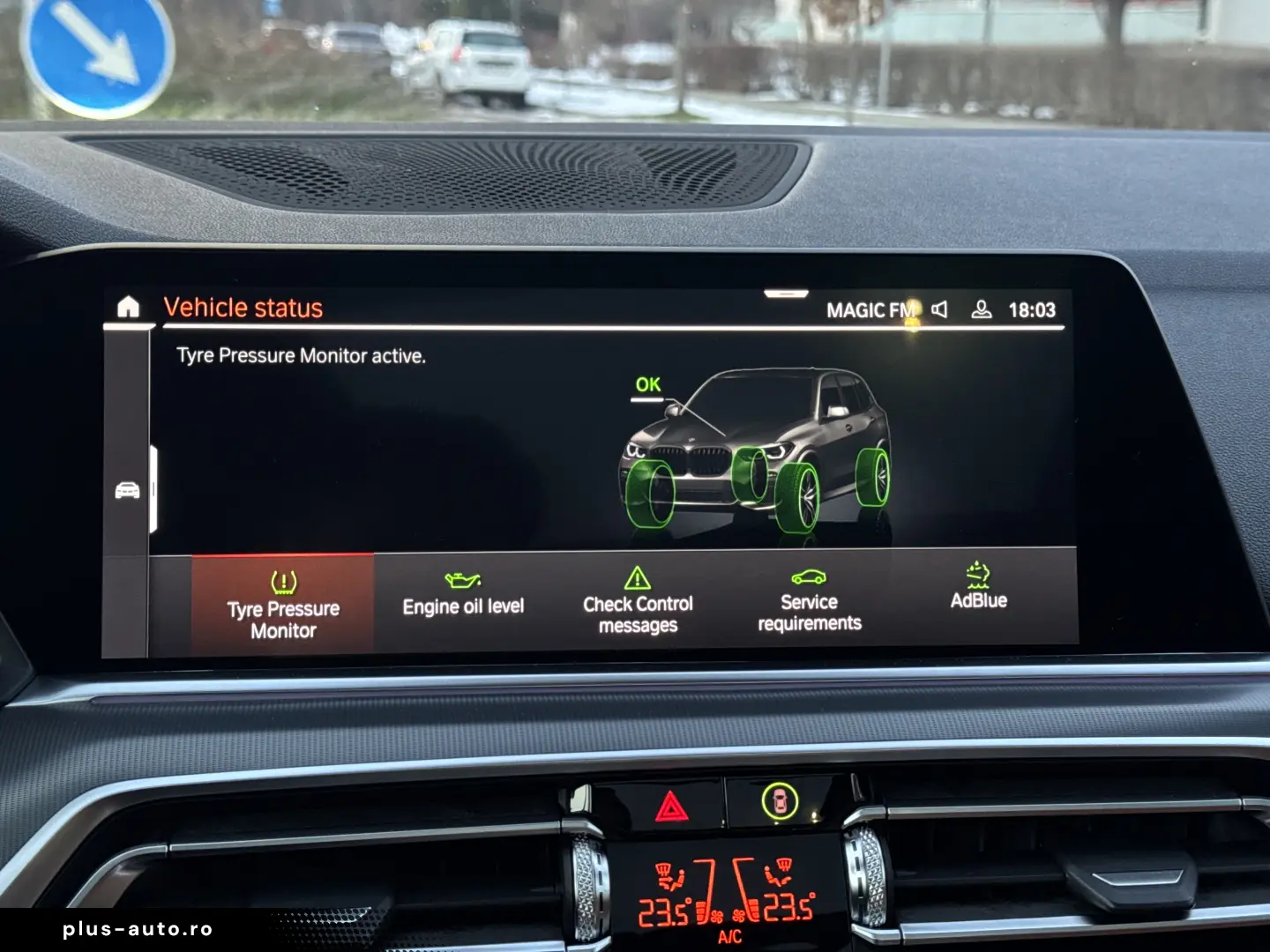
Task: Open the Home menu icon
Action: coord(129,306)
